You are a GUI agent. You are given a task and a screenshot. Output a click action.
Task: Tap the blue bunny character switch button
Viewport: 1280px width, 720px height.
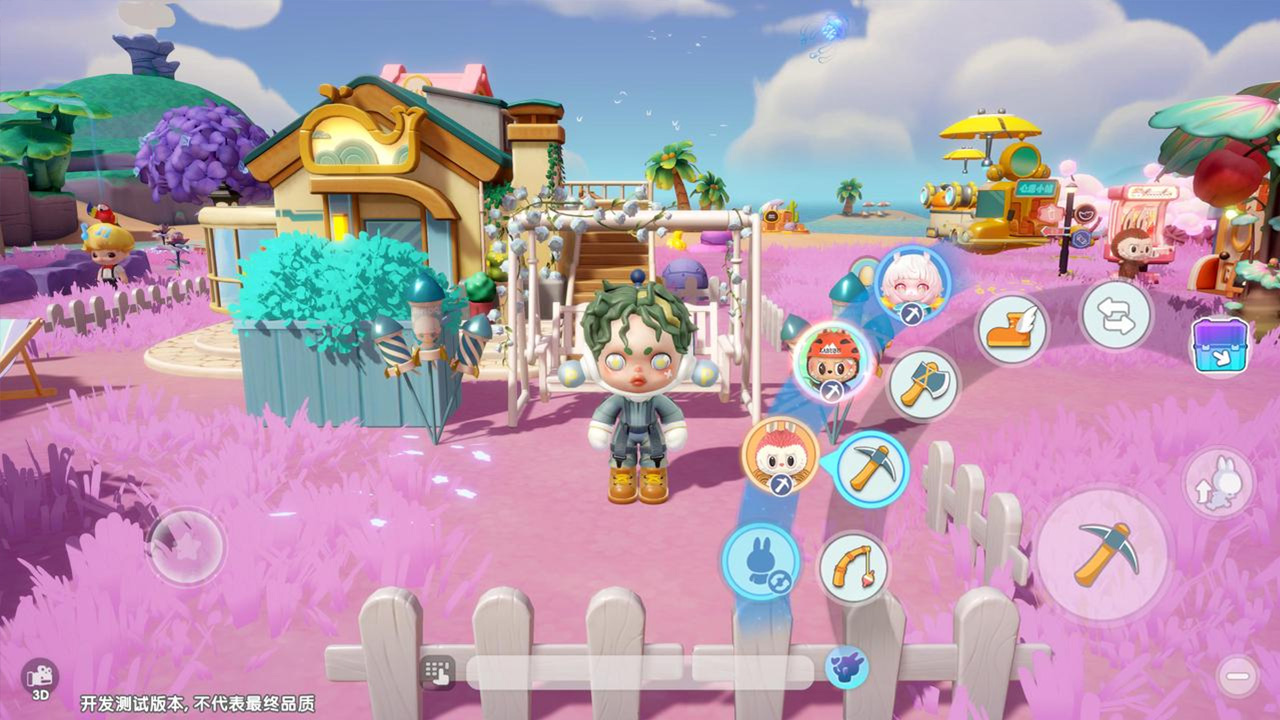[761, 560]
